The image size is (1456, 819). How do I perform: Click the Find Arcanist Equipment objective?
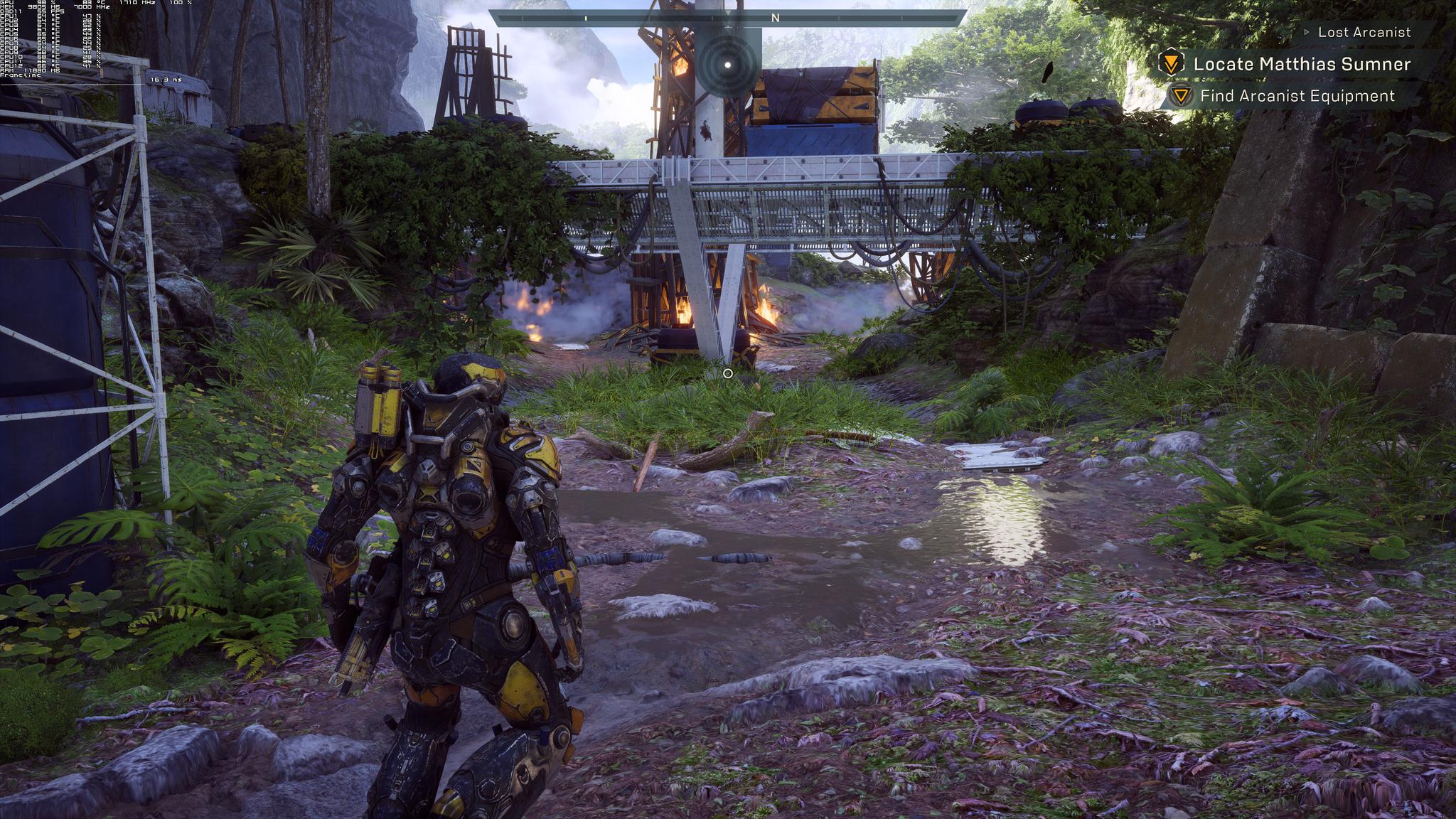1297,96
